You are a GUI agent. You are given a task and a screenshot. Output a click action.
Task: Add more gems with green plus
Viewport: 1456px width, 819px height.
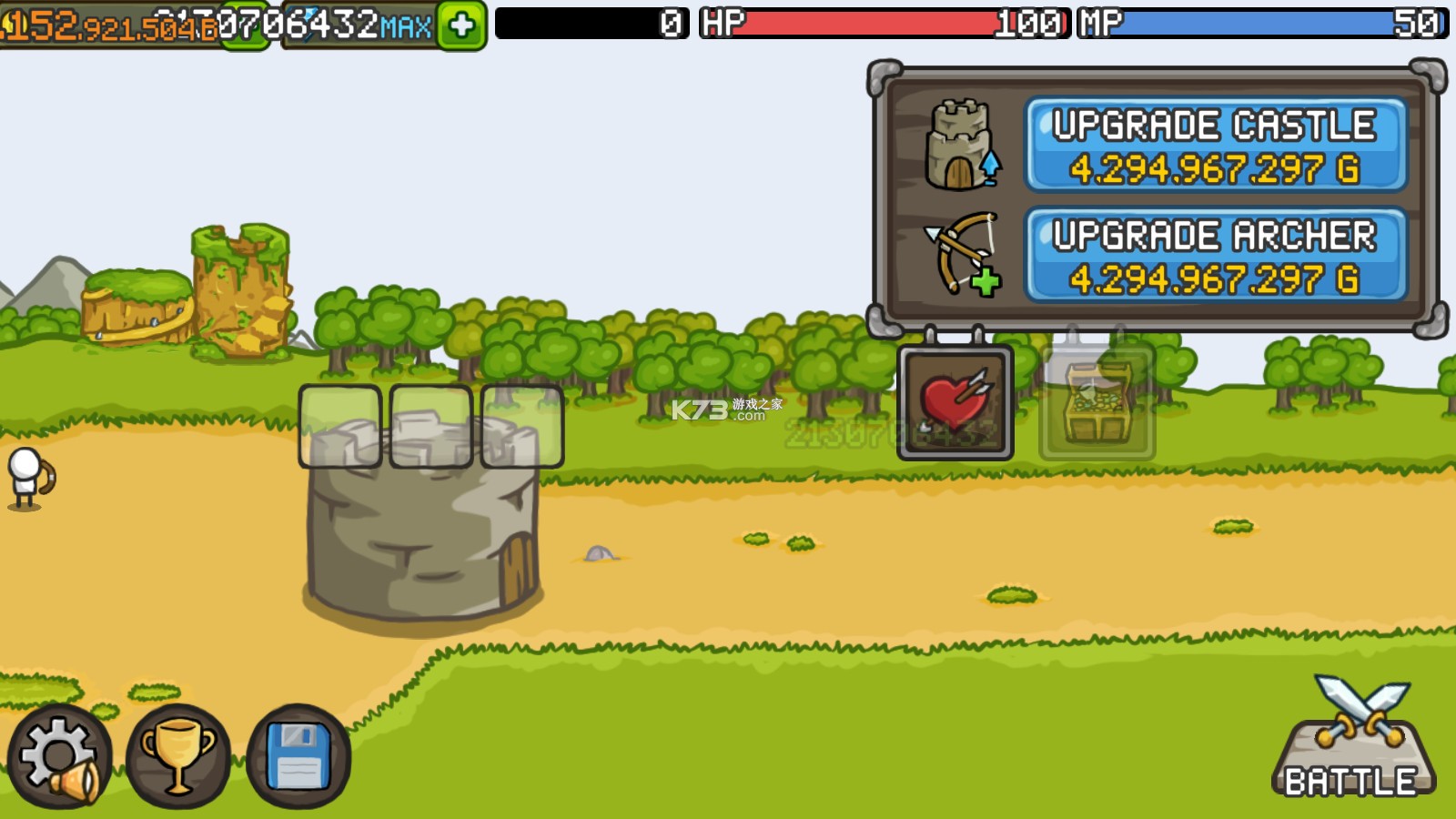pos(461,25)
